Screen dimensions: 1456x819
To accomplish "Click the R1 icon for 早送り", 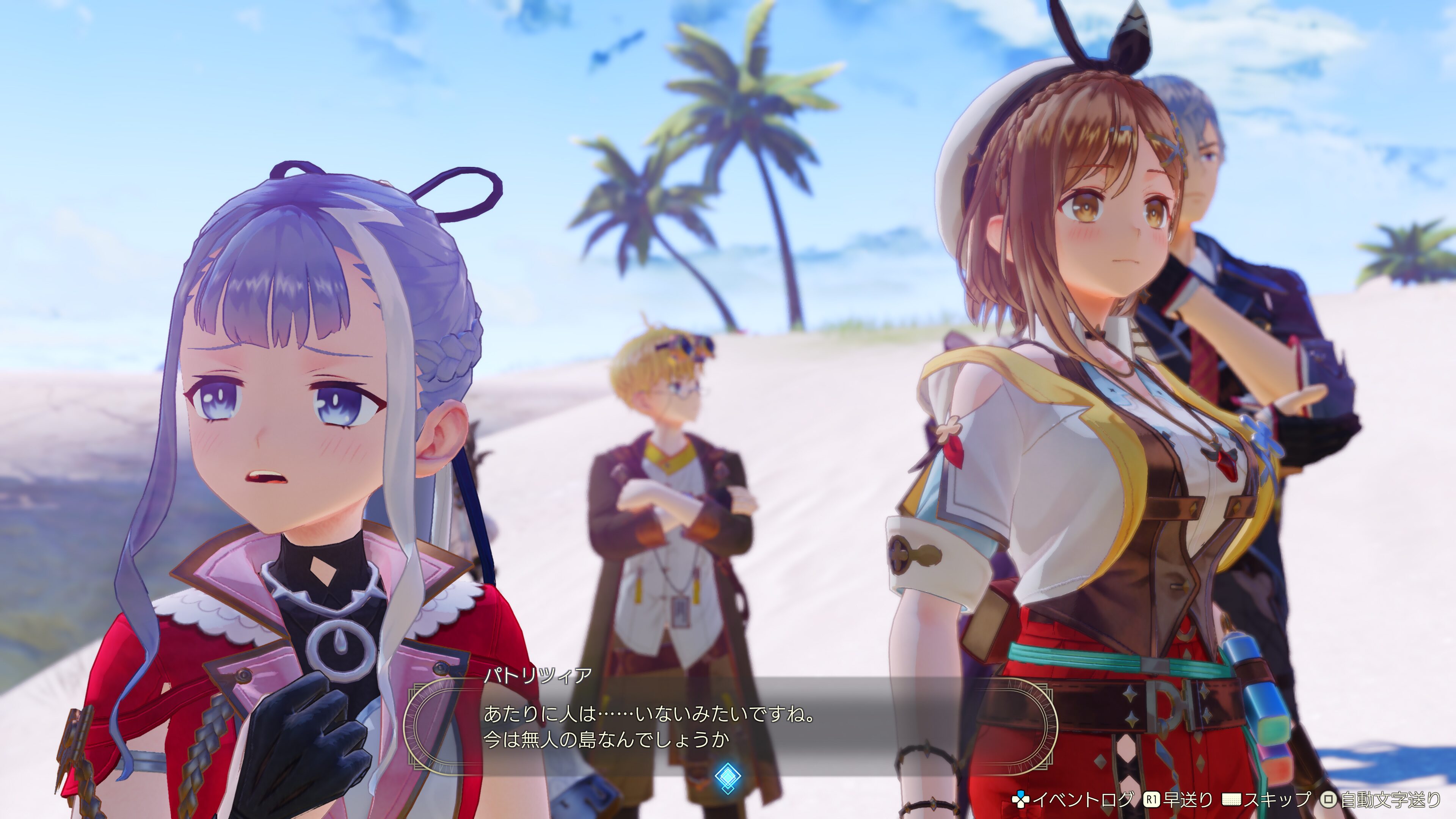I will click(x=1153, y=800).
